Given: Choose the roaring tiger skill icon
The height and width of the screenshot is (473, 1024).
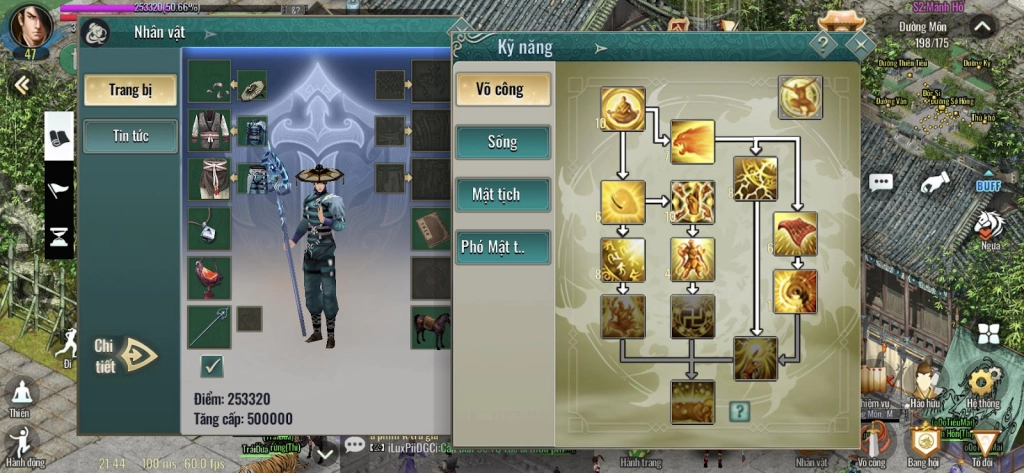Looking at the screenshot, I should click(x=692, y=141).
